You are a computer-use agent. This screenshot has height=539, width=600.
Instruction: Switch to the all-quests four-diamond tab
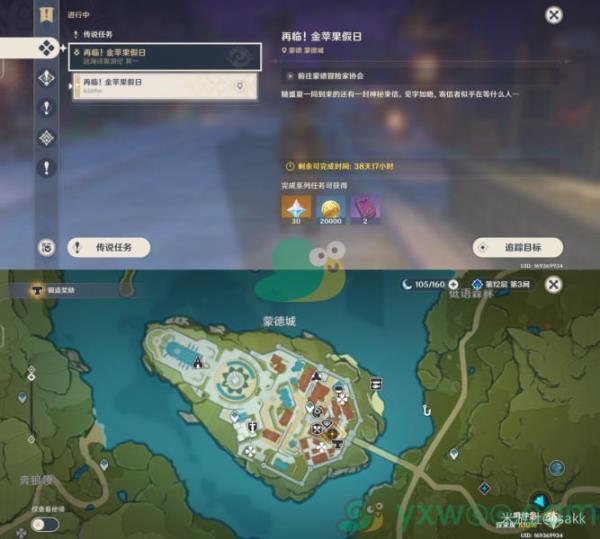click(46, 46)
